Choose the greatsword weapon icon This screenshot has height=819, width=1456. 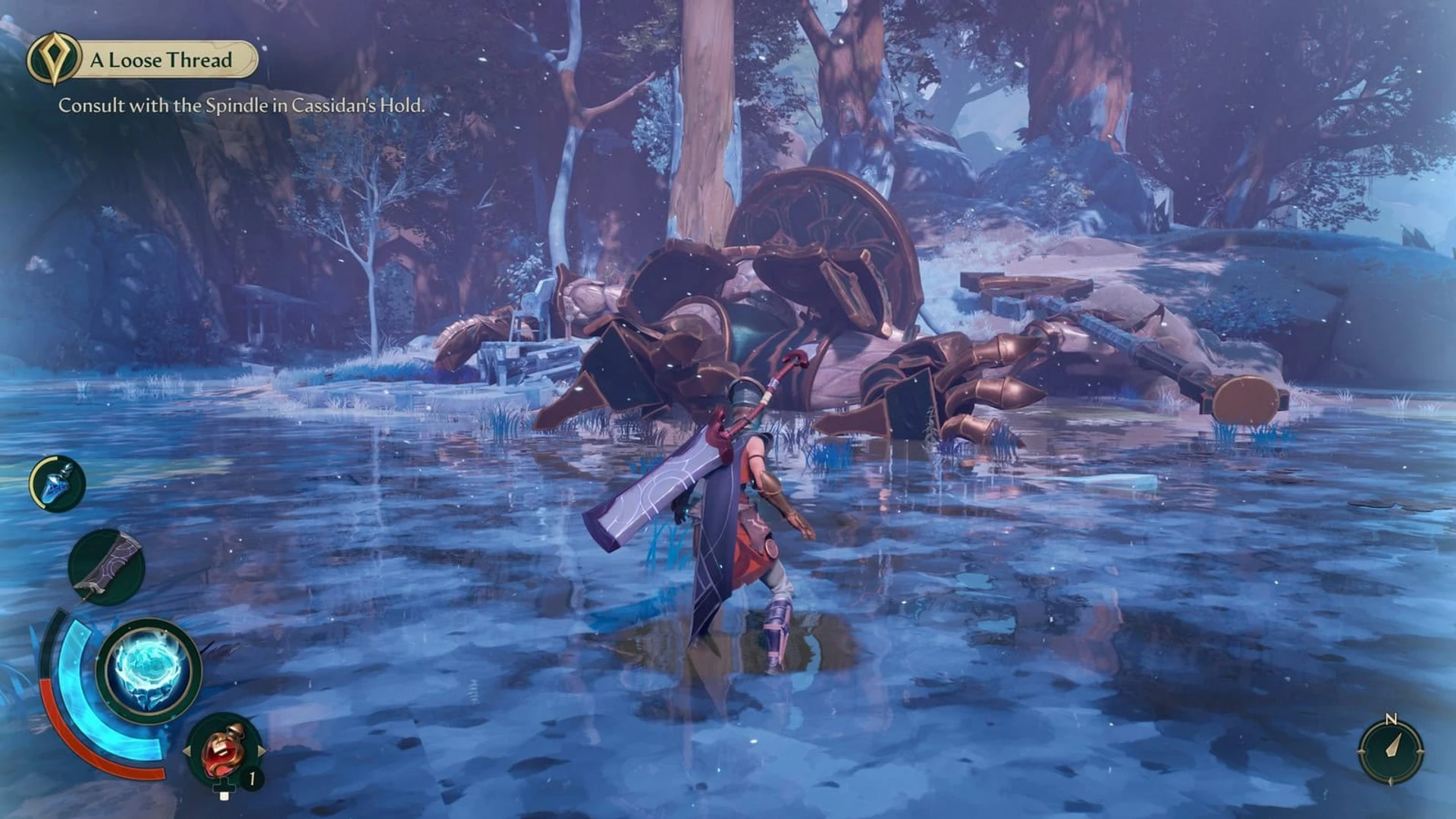(x=106, y=567)
